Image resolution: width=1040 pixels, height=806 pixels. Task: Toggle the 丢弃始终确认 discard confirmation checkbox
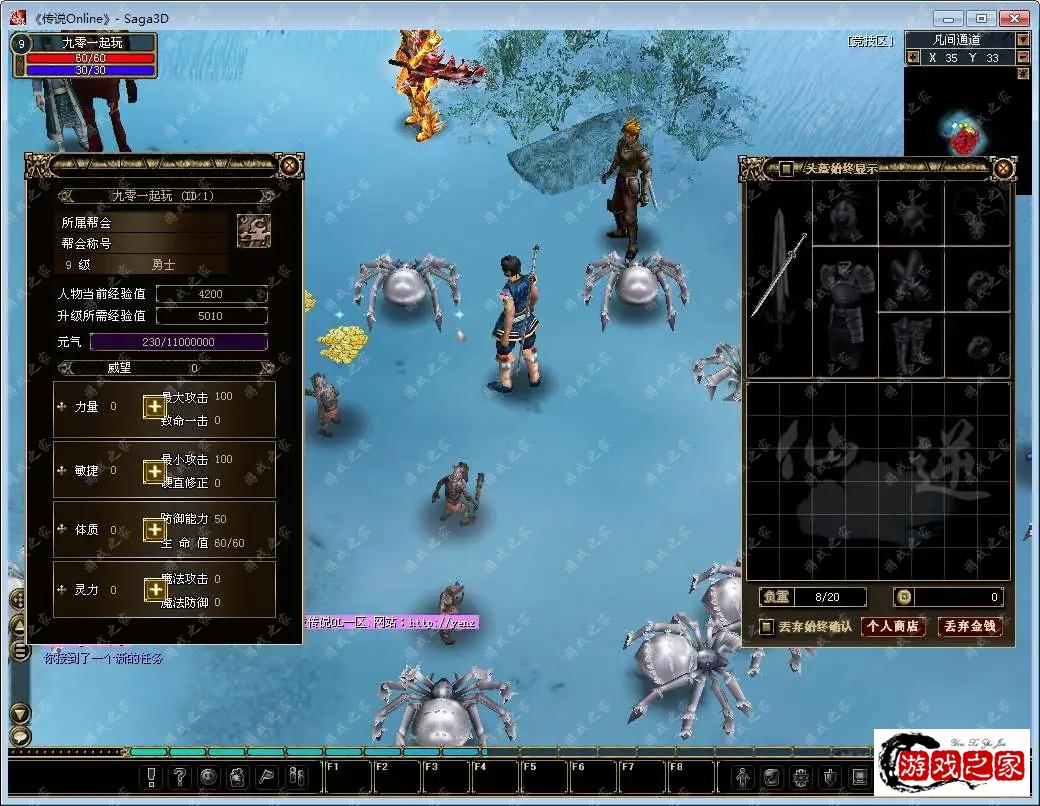[767, 627]
